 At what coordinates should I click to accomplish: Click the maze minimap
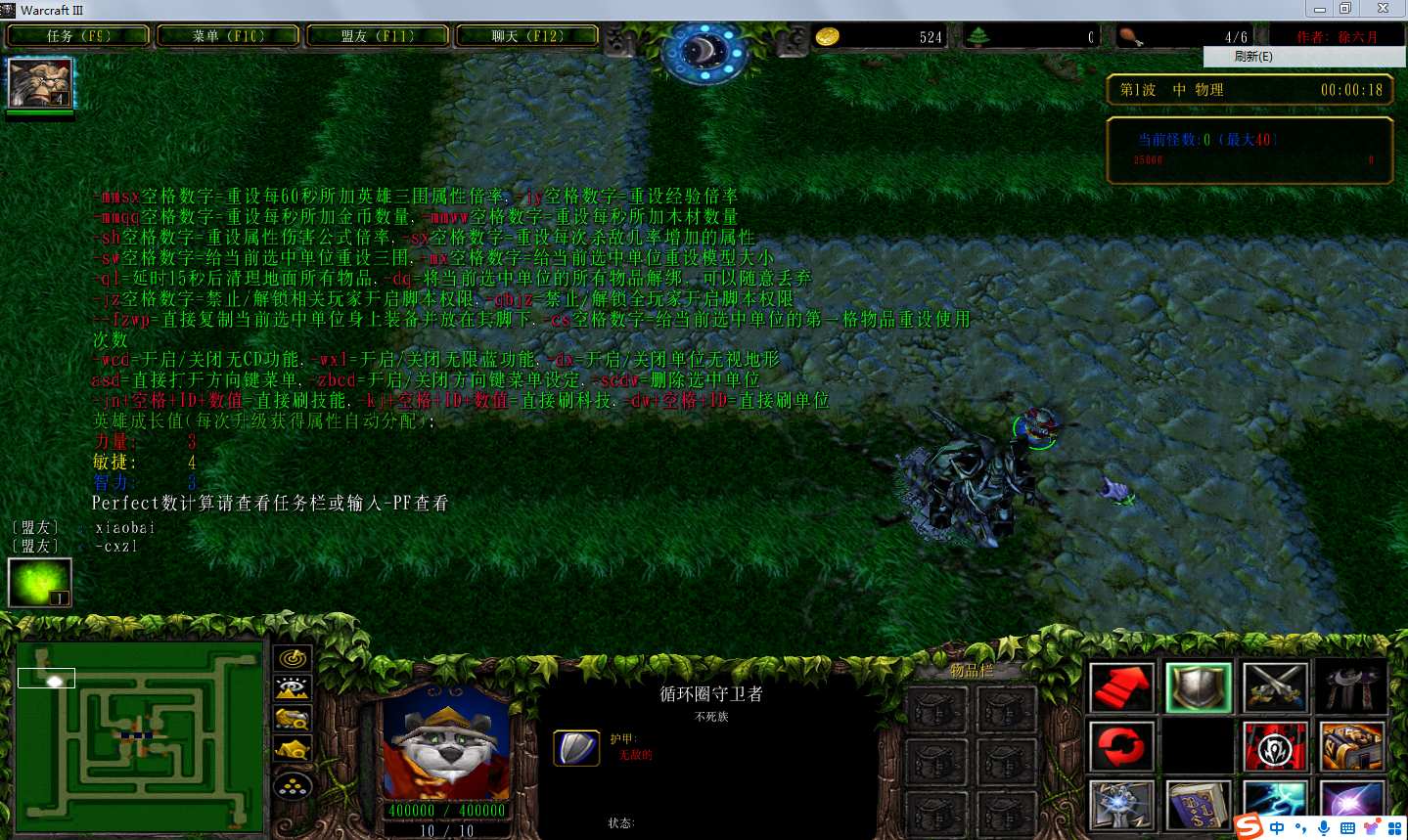(140, 736)
